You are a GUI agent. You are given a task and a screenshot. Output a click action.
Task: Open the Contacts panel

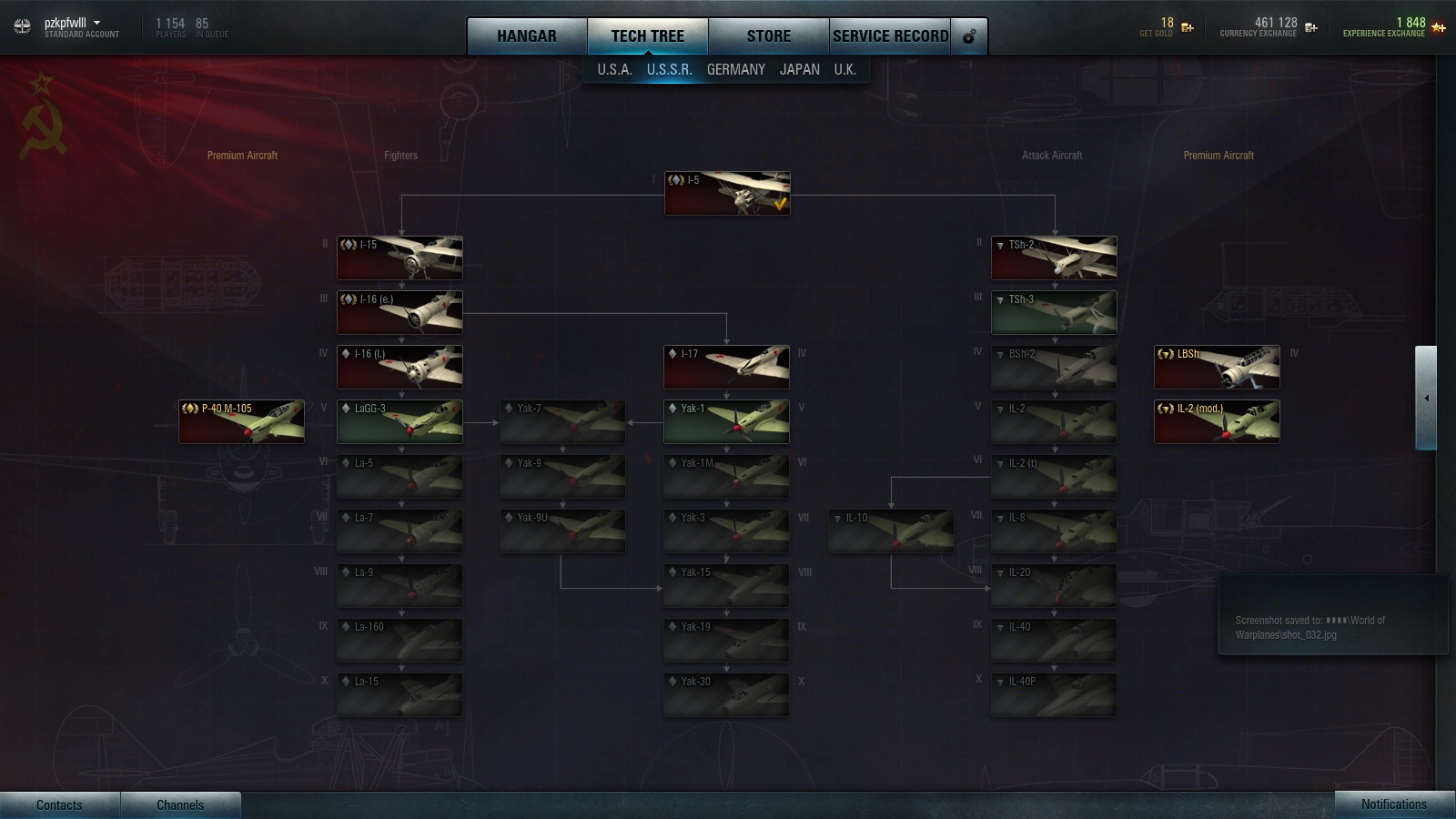[x=59, y=804]
